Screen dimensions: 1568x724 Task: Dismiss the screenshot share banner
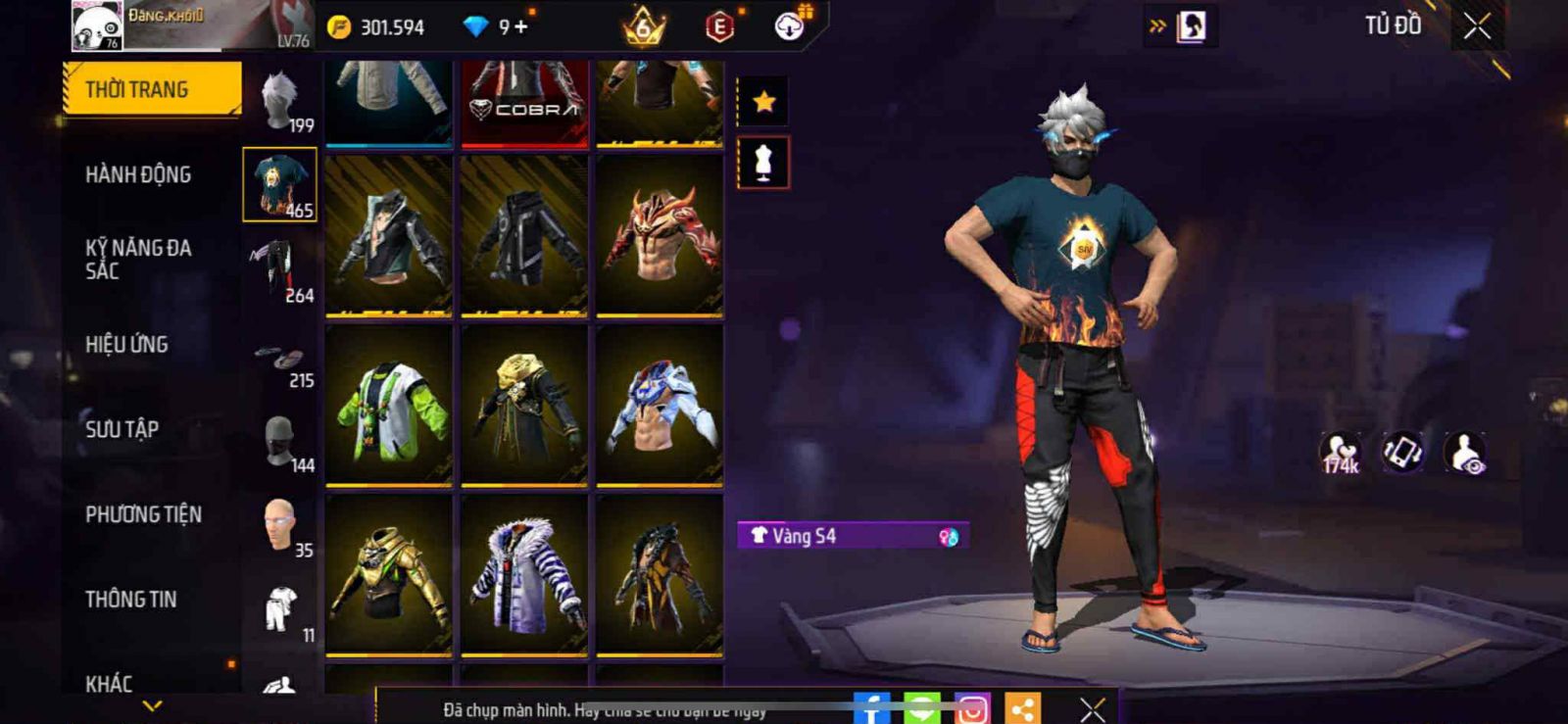pyautogui.click(x=1092, y=708)
